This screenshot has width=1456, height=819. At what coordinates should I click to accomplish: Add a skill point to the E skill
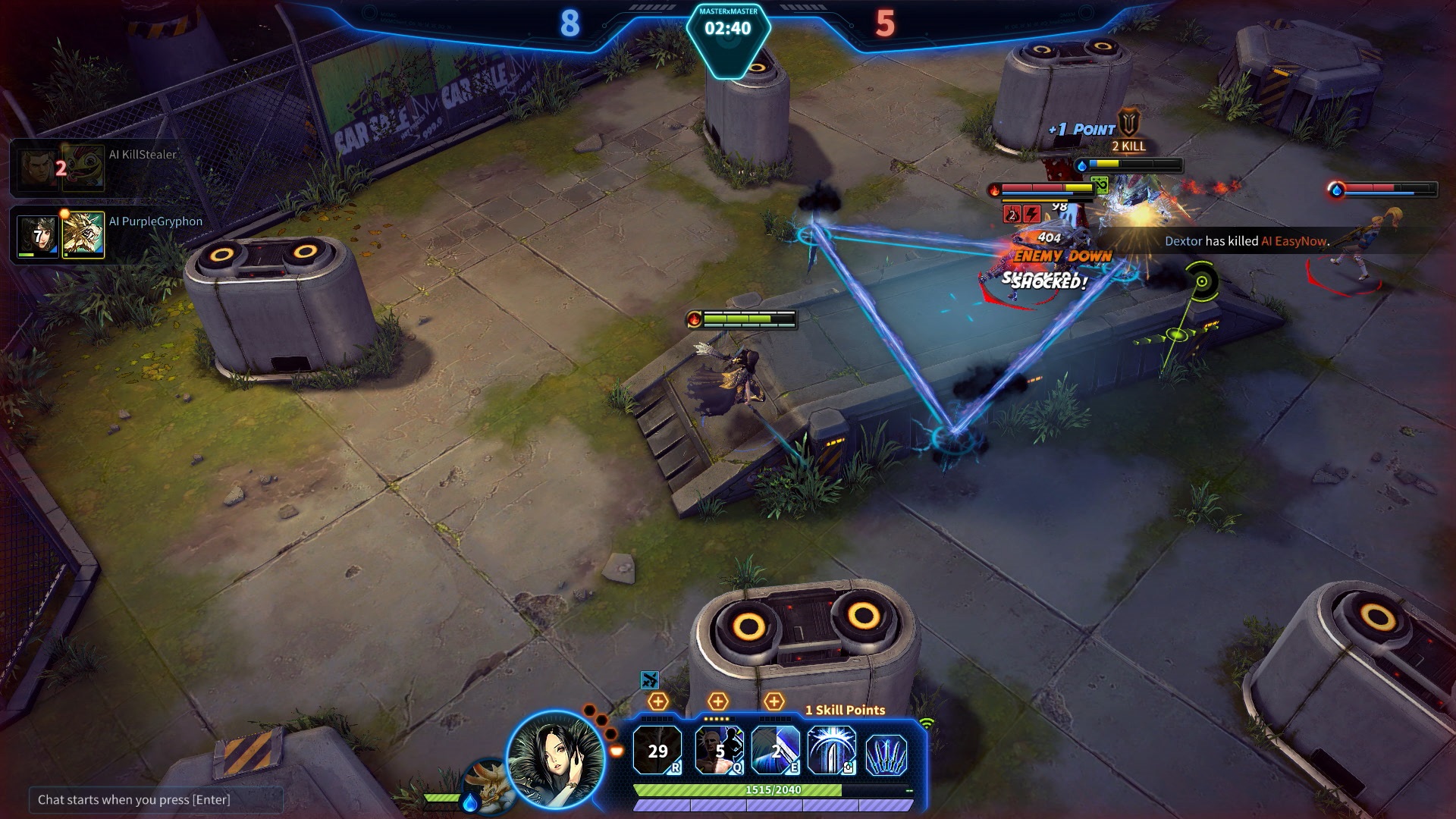pyautogui.click(x=773, y=701)
